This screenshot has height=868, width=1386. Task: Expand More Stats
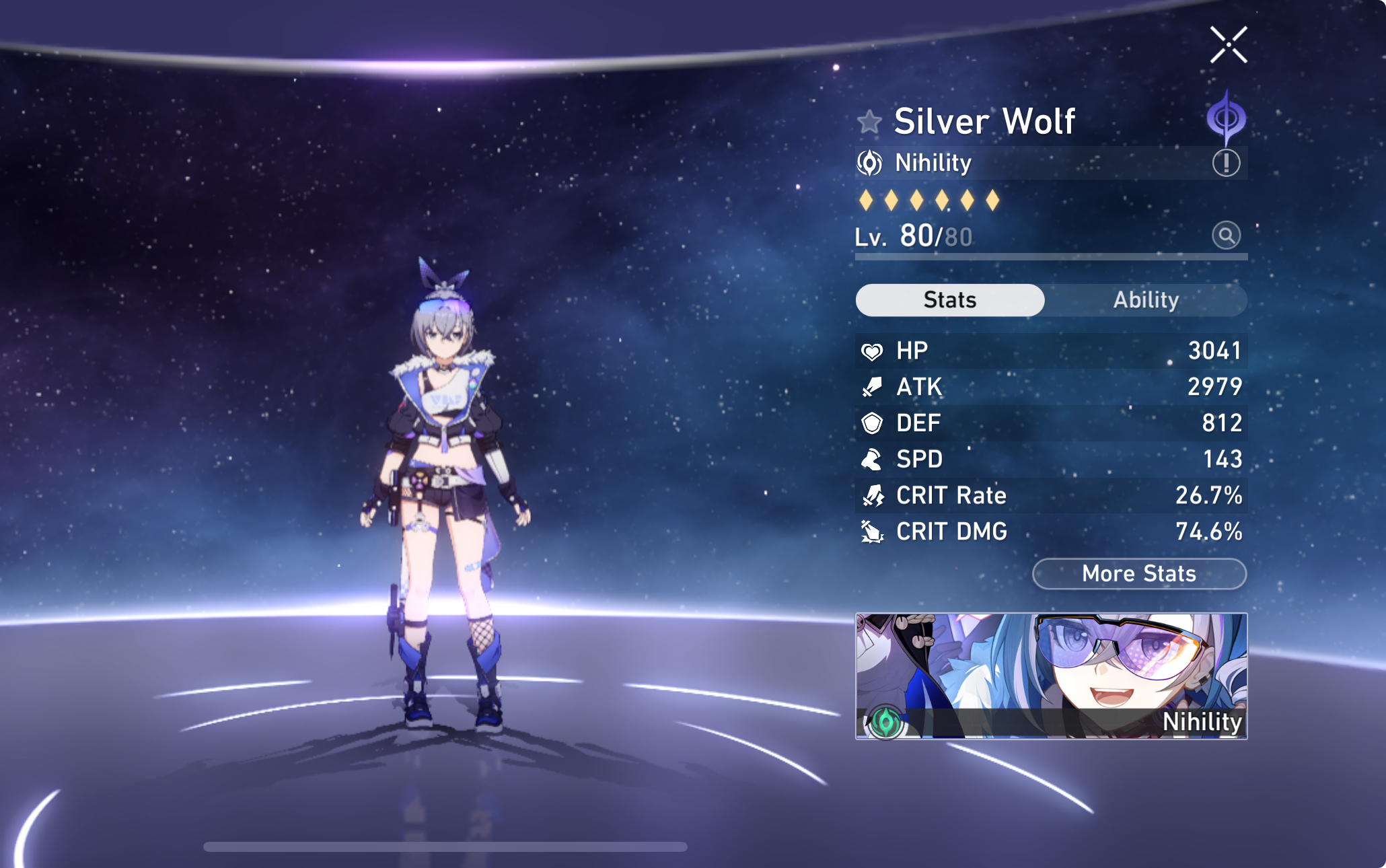[x=1138, y=573]
